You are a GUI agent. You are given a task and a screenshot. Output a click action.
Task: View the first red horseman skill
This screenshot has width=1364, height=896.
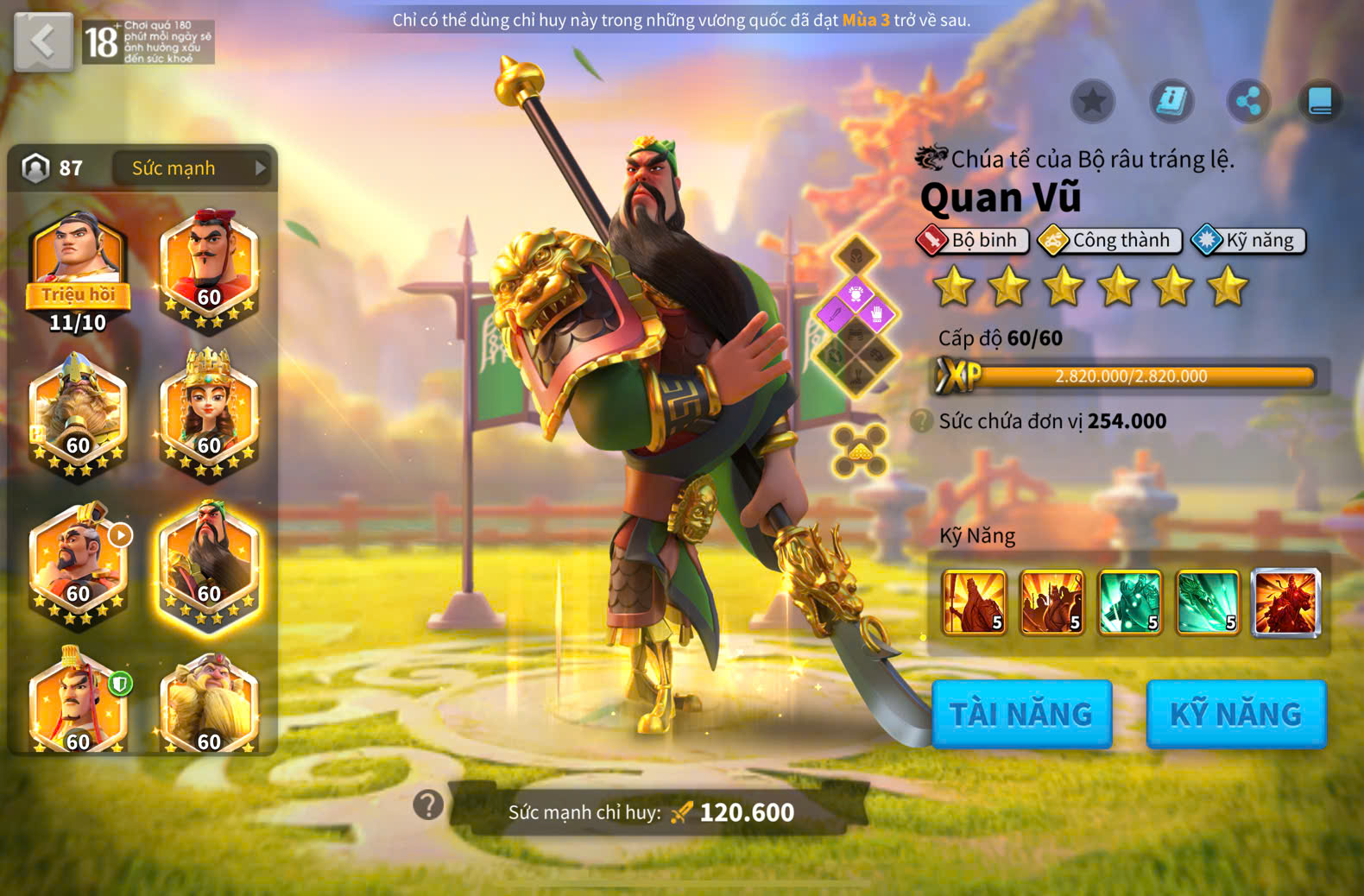[x=974, y=603]
